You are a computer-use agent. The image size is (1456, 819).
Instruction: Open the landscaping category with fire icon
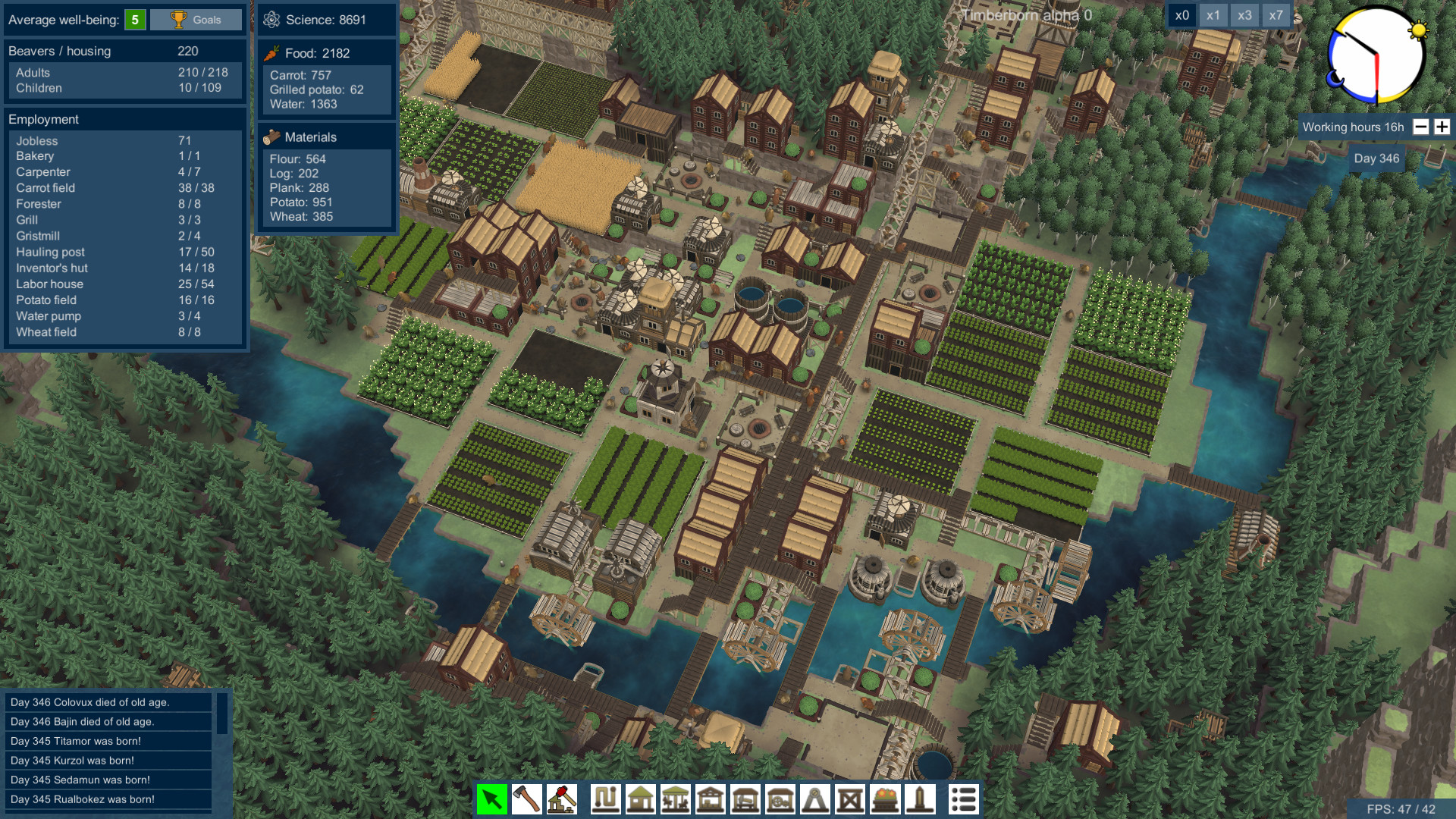pyautogui.click(x=884, y=799)
